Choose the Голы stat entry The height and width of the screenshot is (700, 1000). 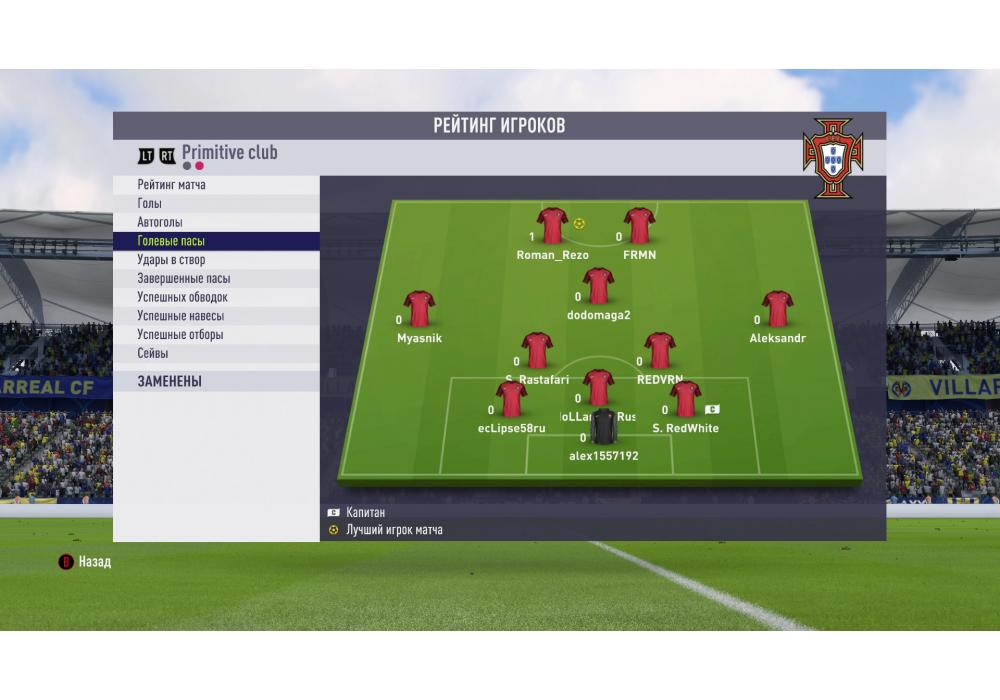216,204
